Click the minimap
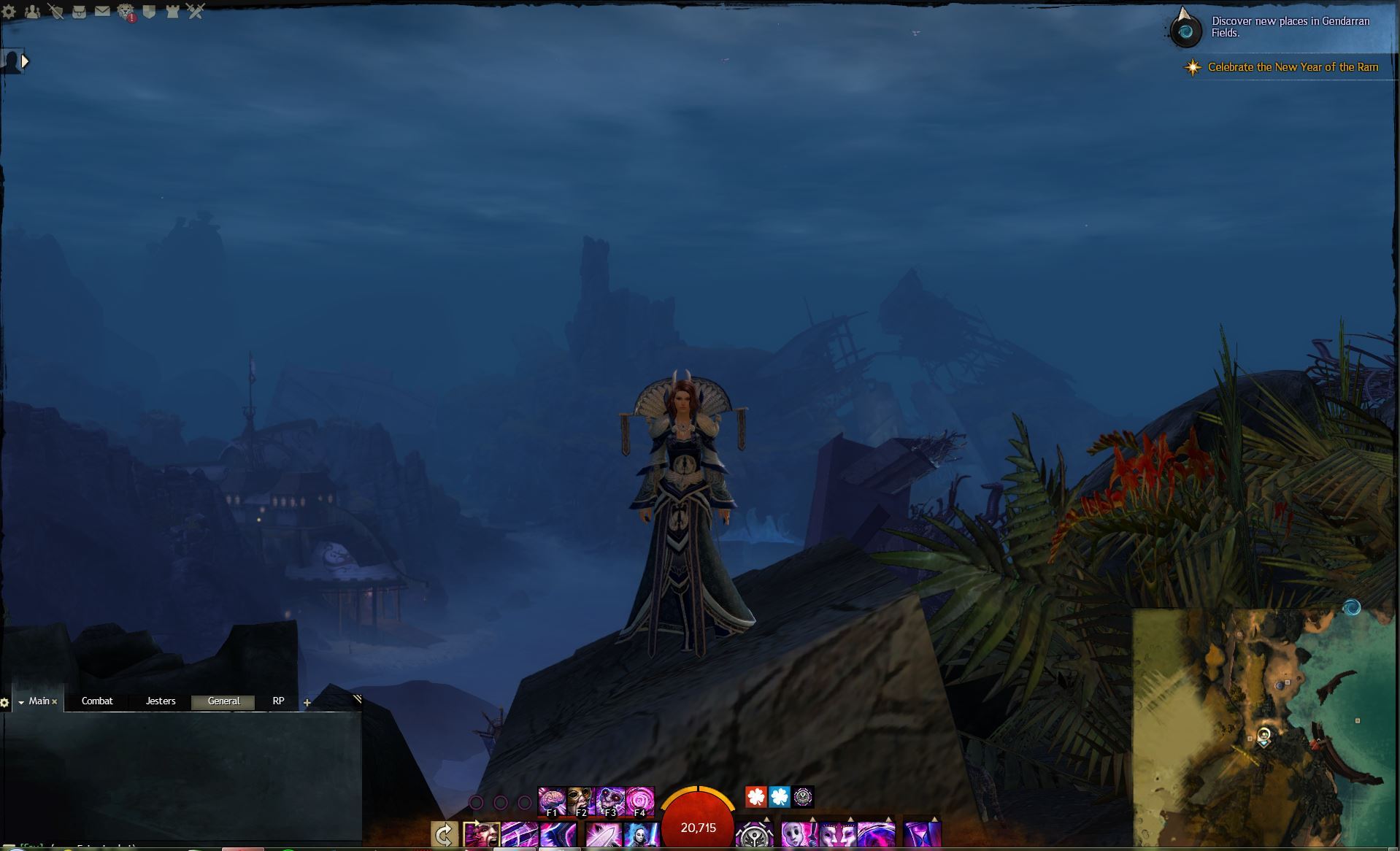The image size is (1400, 851). click(x=1264, y=728)
